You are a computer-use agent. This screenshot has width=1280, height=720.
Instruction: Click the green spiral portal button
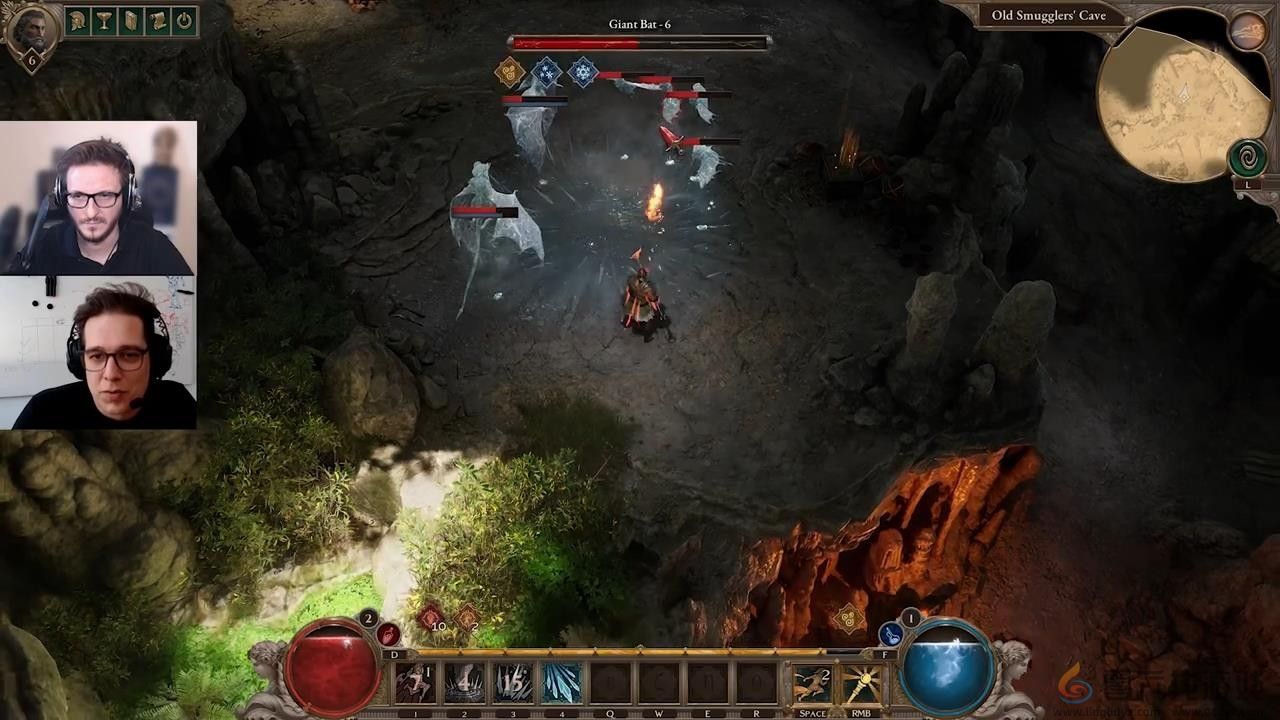pos(1247,159)
